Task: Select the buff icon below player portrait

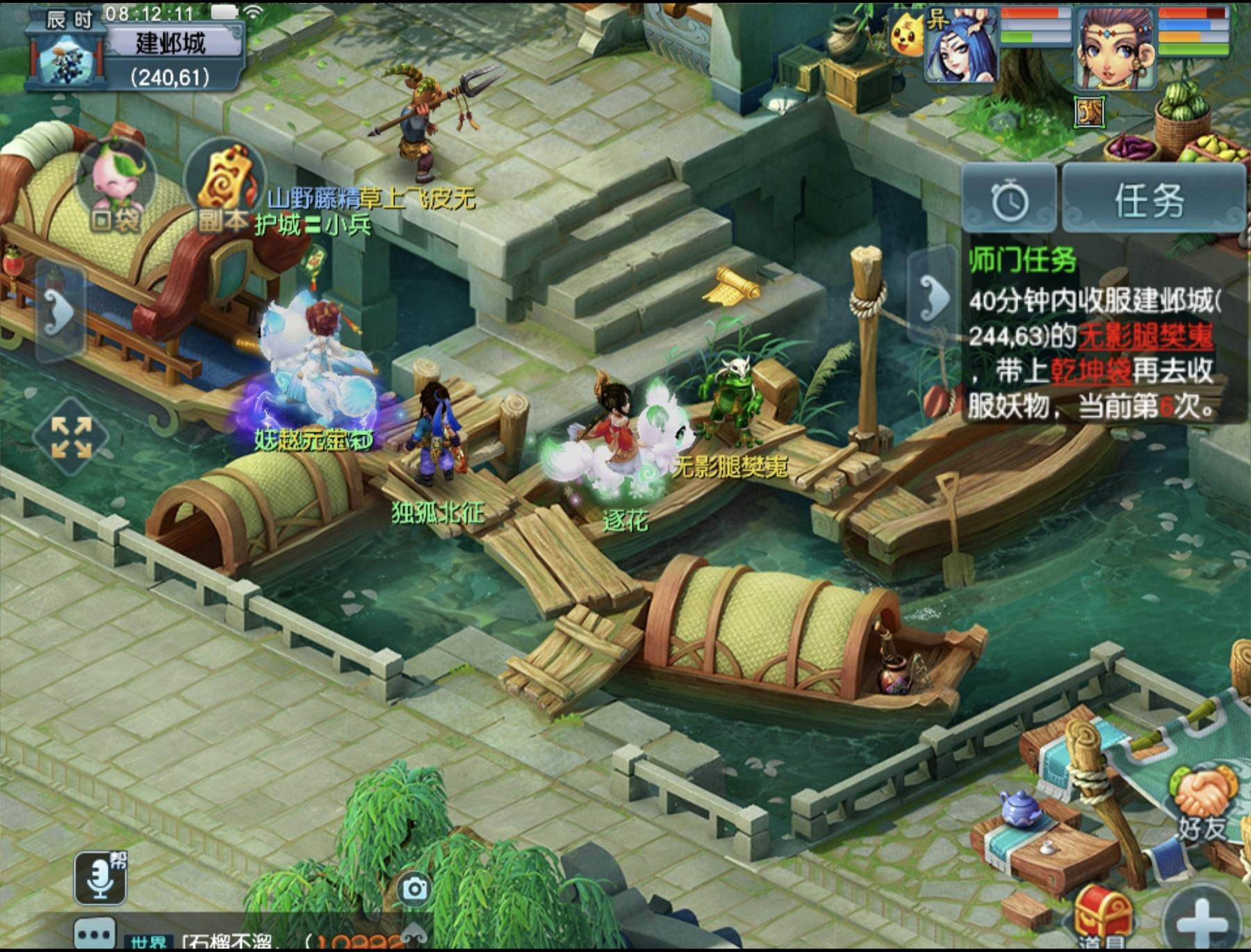Action: [1089, 112]
